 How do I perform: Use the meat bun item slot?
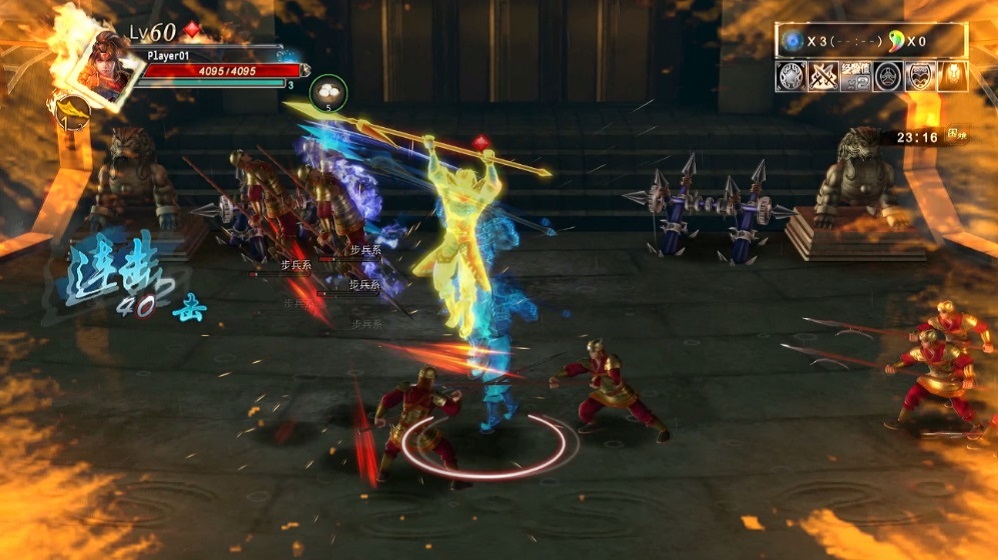pyautogui.click(x=328, y=92)
